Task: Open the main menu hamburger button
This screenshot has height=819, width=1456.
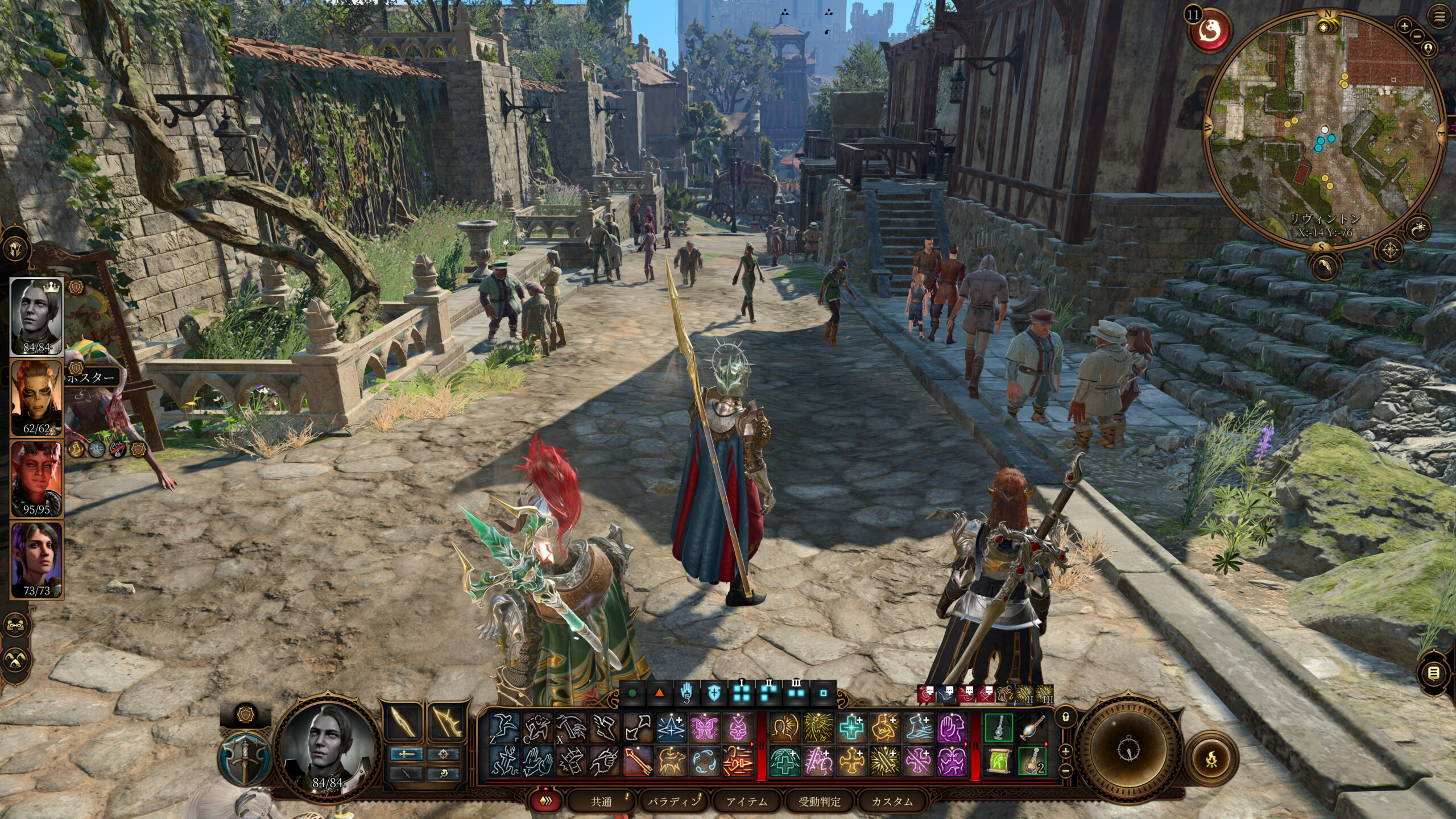Action: click(x=1440, y=18)
